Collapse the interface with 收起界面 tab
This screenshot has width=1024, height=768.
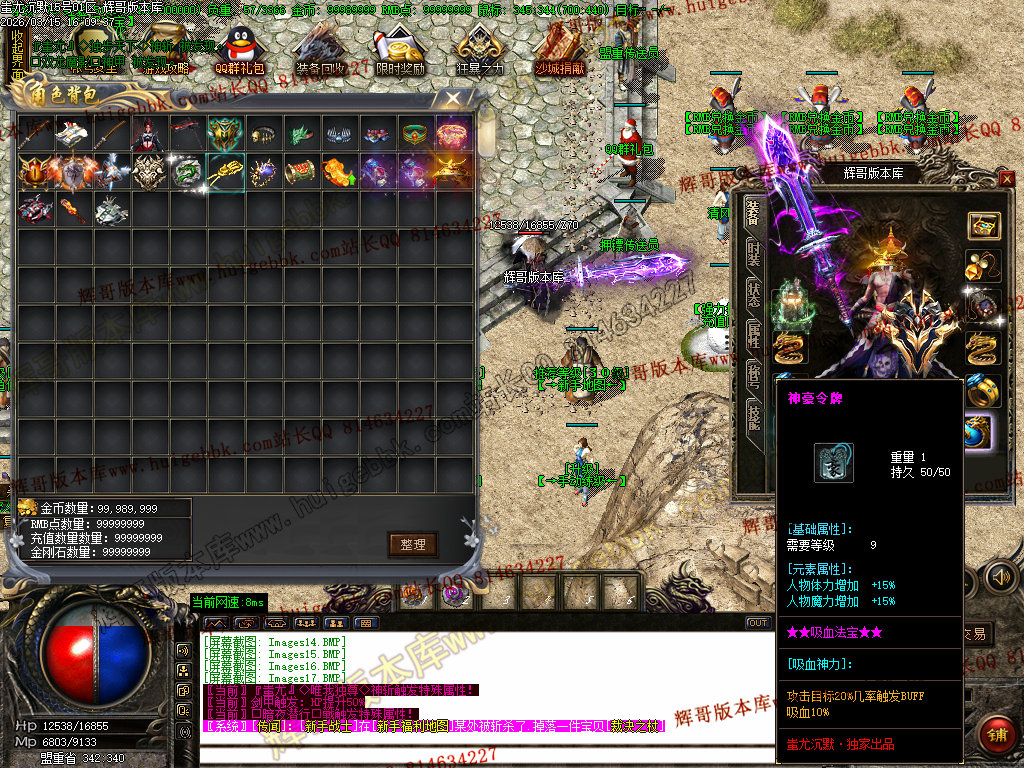pos(17,56)
